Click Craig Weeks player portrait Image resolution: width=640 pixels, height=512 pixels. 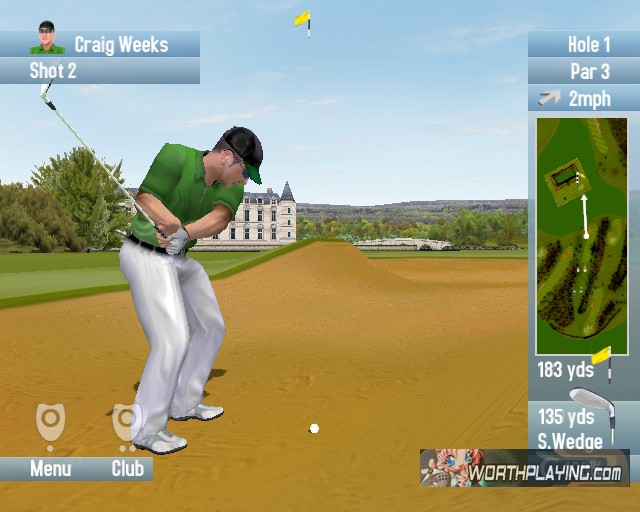click(46, 39)
